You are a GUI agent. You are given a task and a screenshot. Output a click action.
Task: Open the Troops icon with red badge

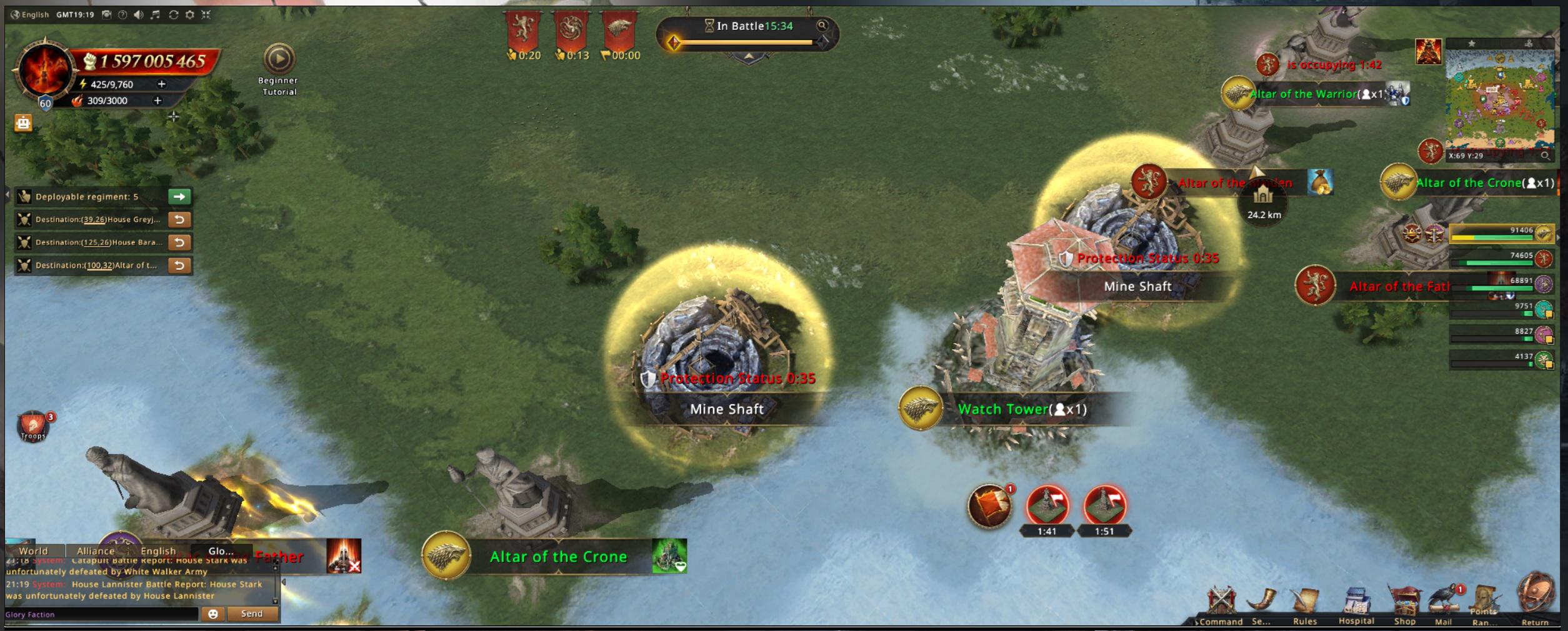[x=33, y=427]
